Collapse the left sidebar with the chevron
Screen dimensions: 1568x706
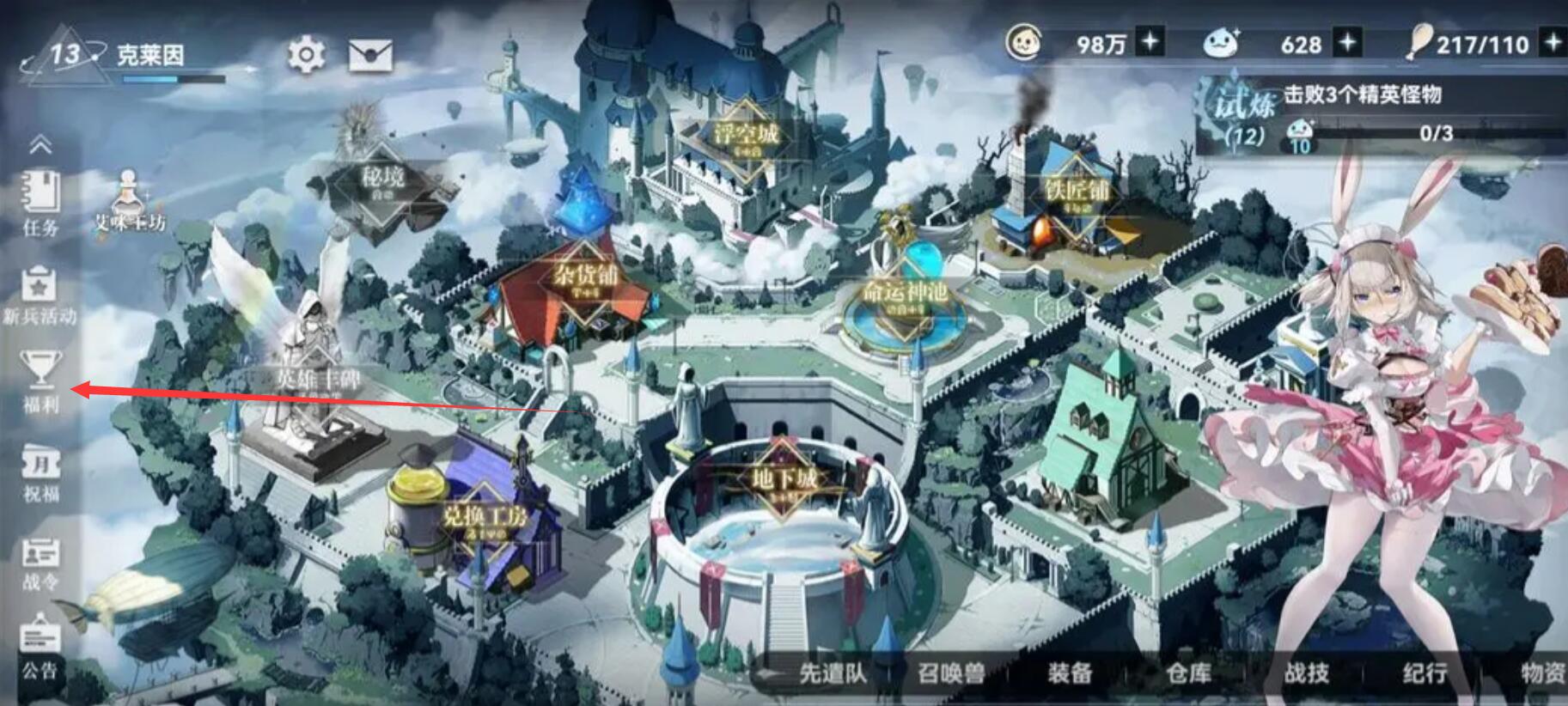(40, 146)
